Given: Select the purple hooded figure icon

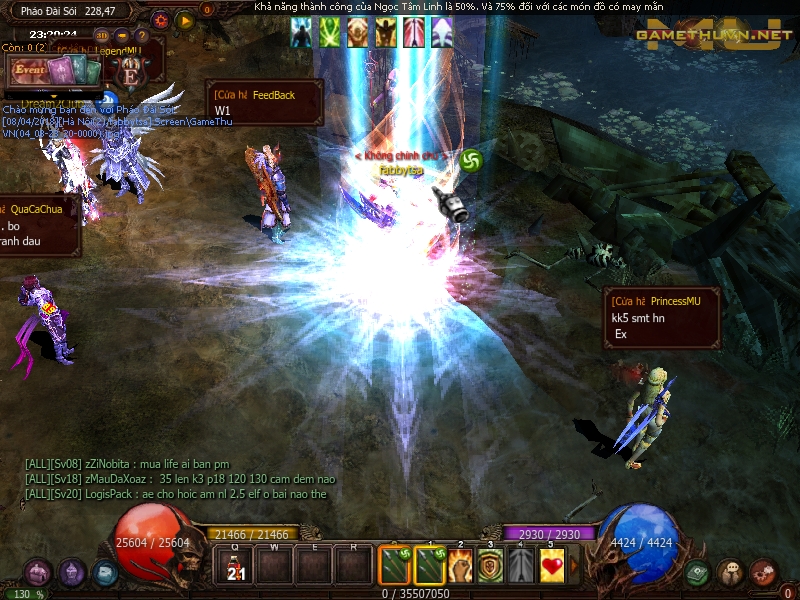Looking at the screenshot, I should pos(71,573).
